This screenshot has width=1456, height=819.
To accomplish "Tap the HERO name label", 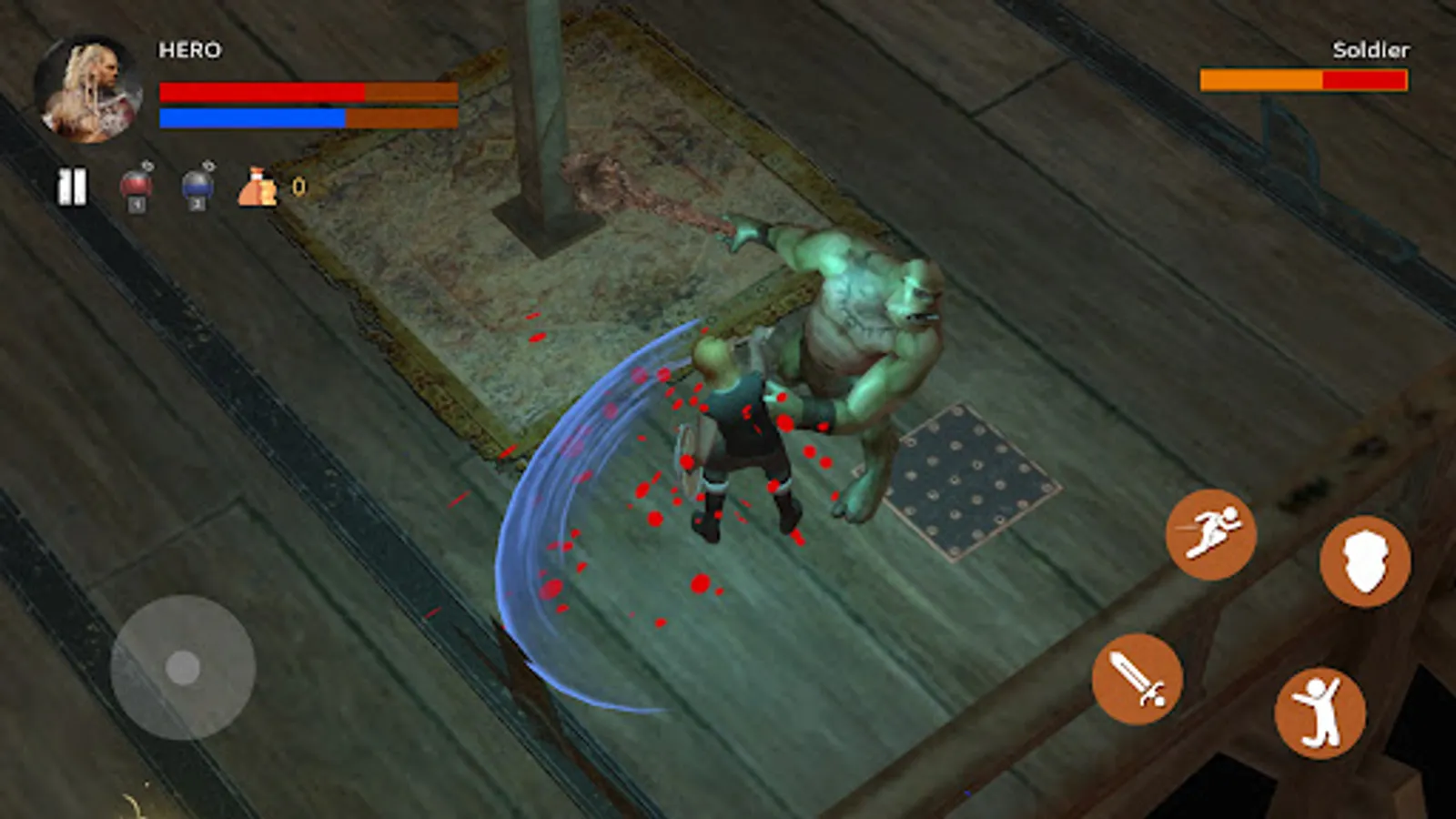I will (188, 51).
